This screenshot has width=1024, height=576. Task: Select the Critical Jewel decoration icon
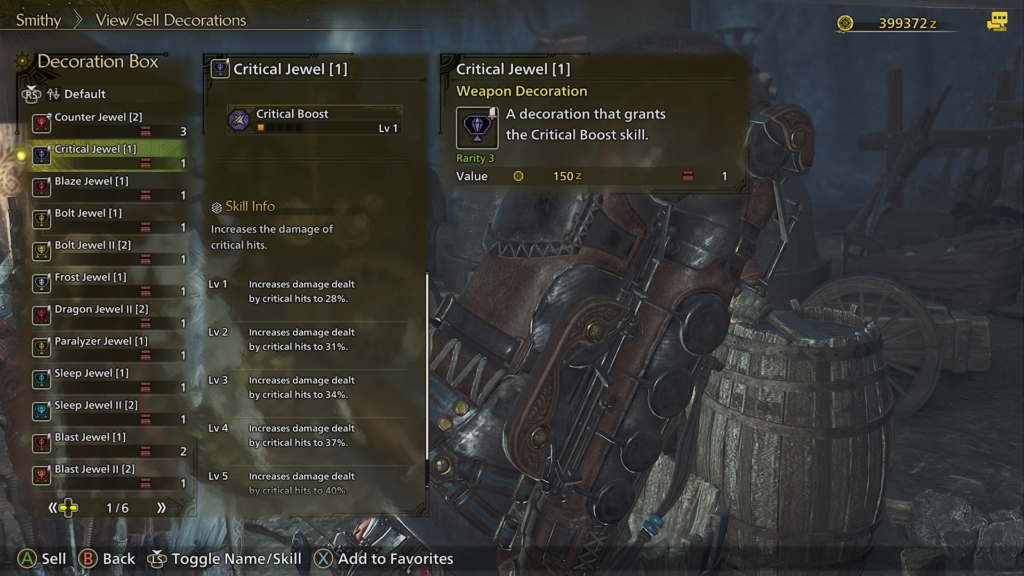pos(477,128)
